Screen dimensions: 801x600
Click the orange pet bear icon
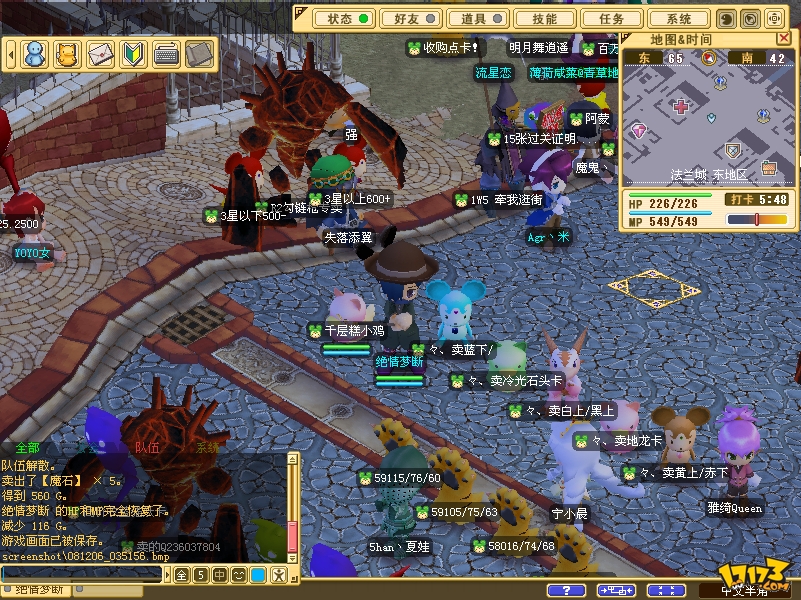coord(67,54)
